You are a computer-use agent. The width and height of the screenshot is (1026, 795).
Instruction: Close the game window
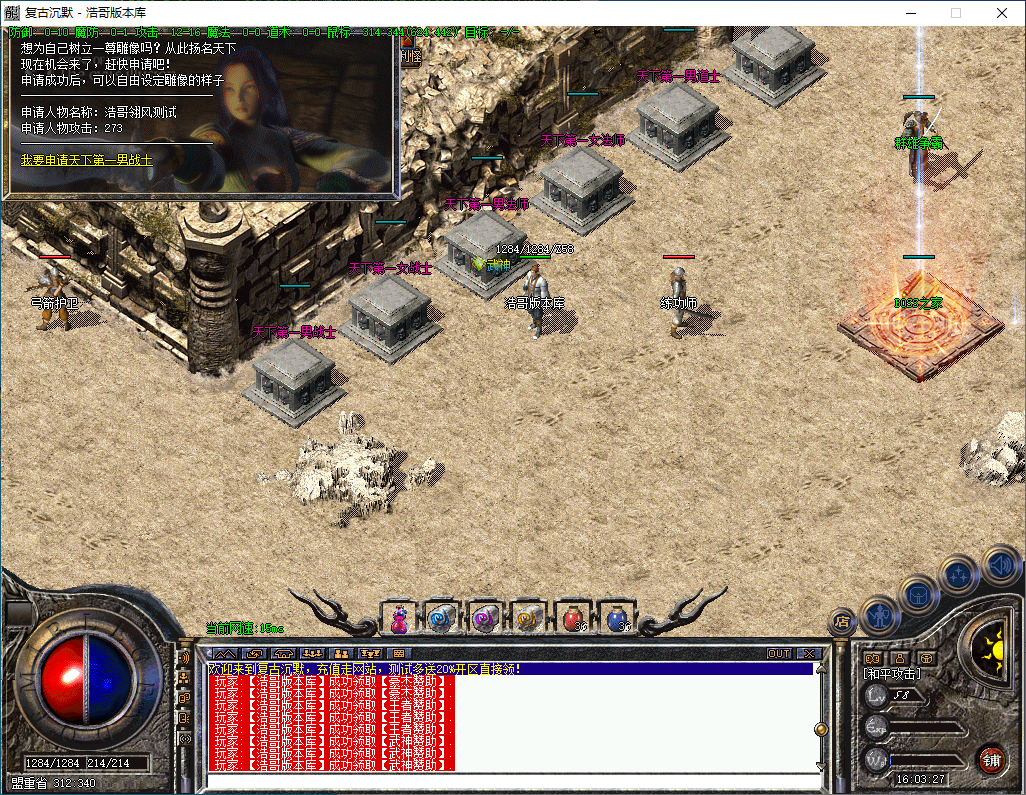coord(1002,13)
